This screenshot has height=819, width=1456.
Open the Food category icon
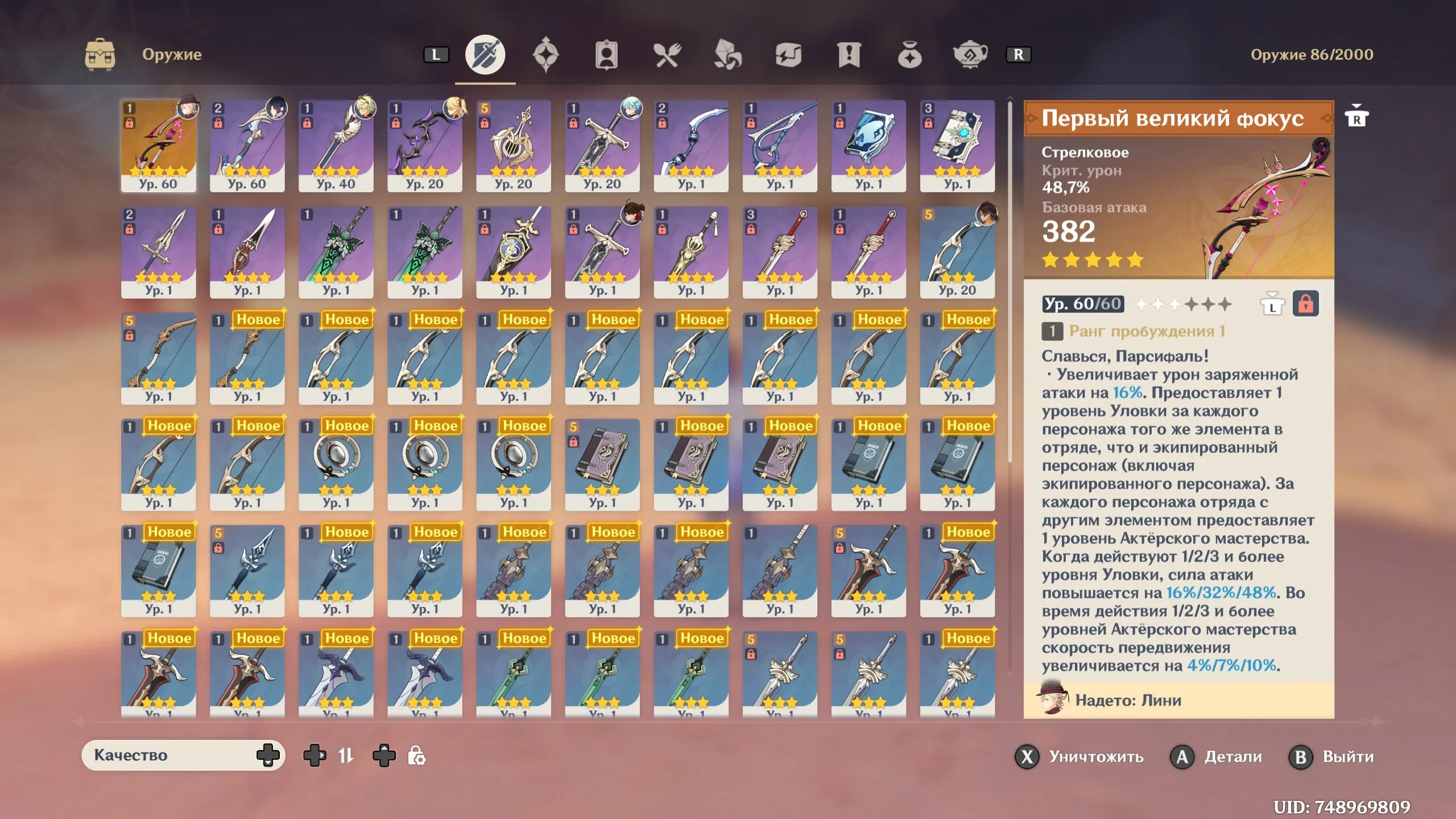pos(667,55)
